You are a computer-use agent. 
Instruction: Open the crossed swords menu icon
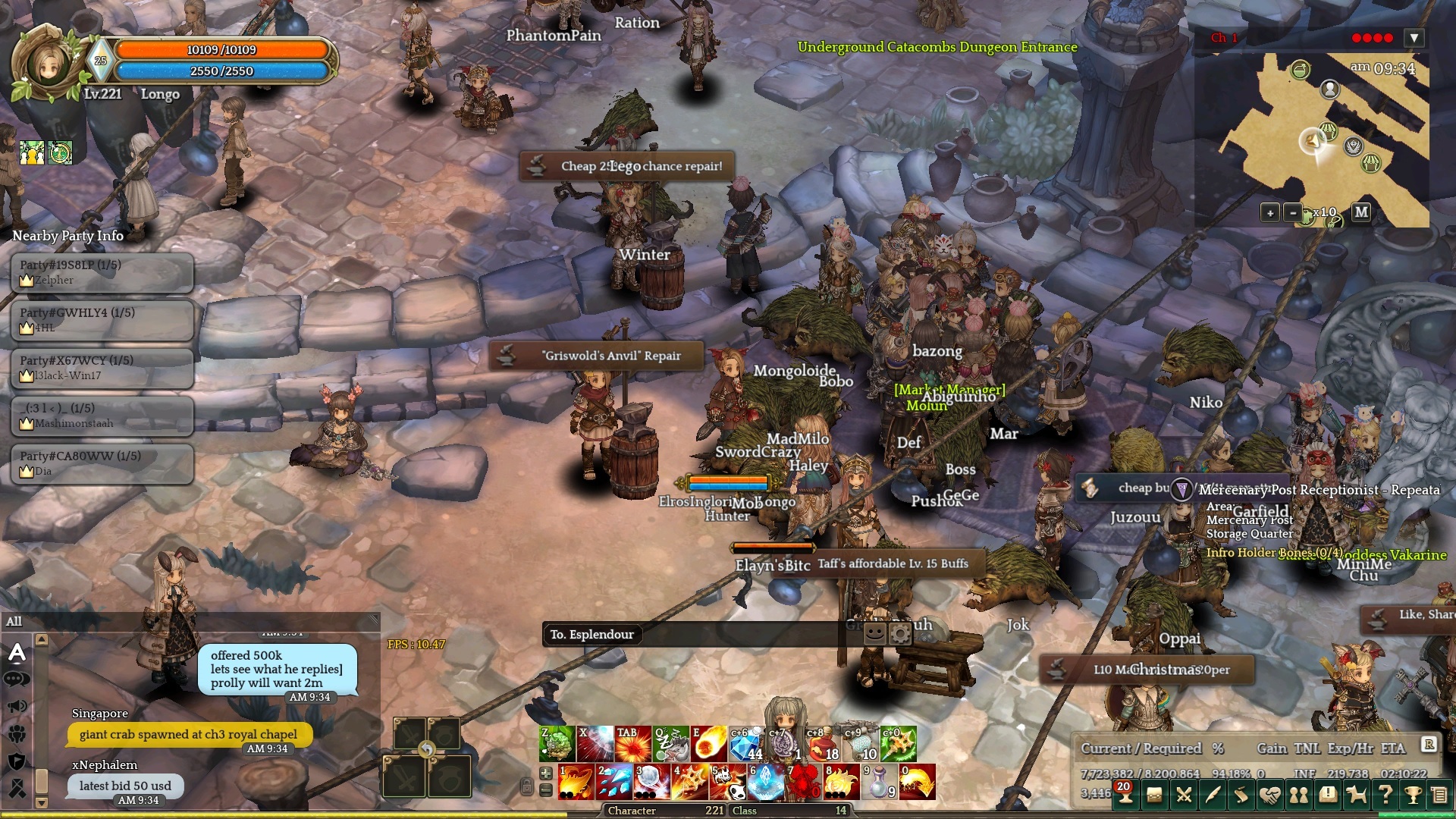click(x=1183, y=795)
